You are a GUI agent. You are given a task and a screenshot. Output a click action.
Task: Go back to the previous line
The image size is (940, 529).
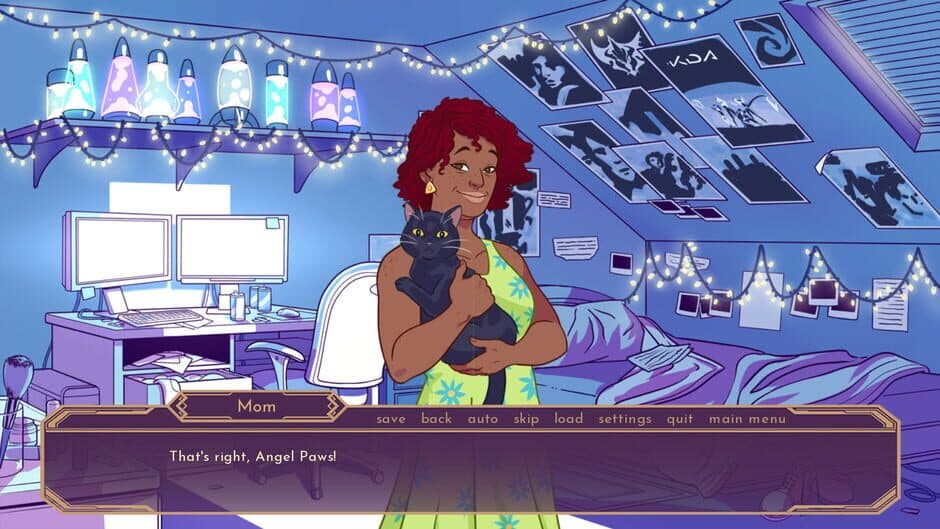[436, 419]
